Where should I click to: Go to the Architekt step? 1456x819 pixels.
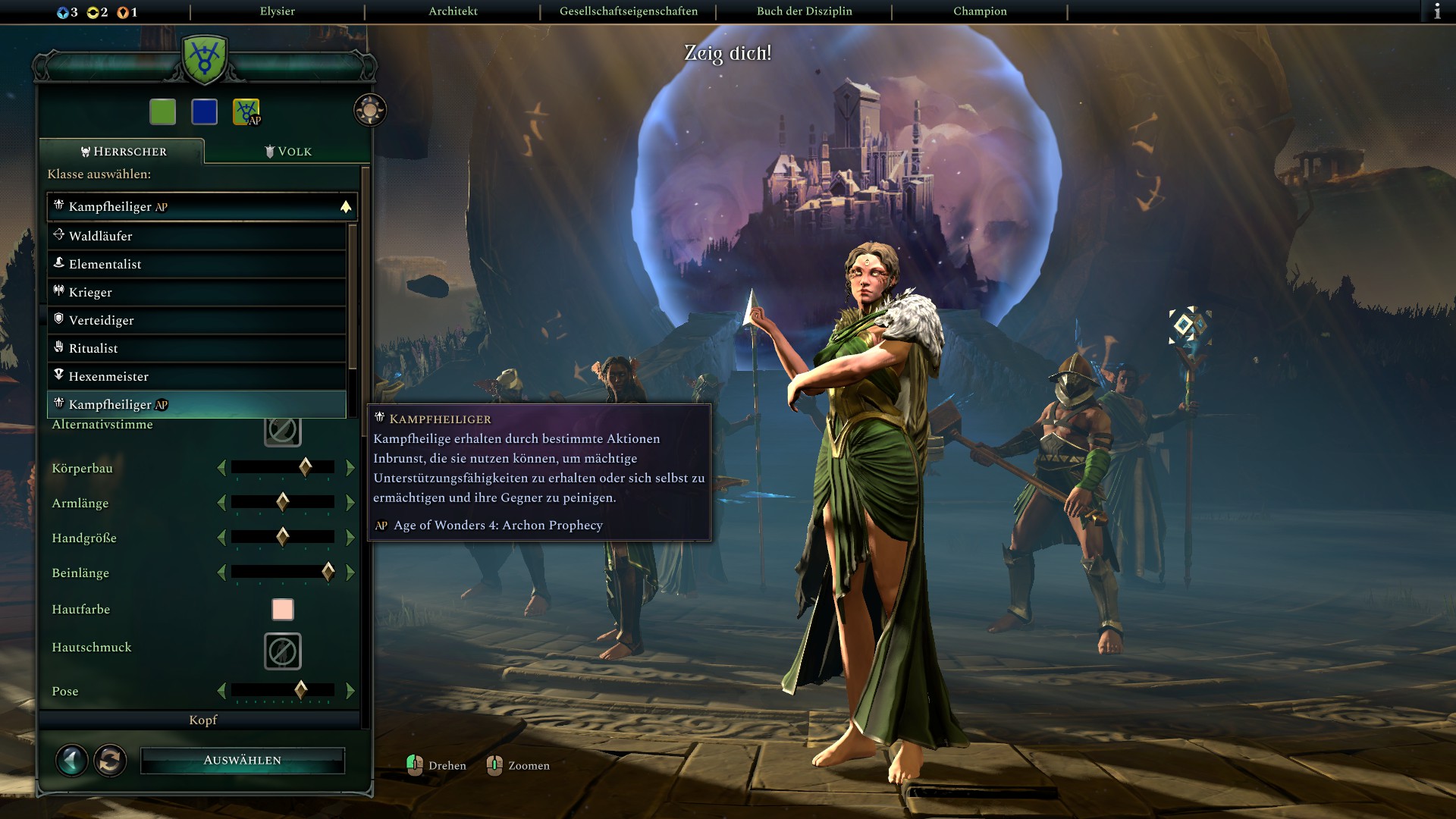coord(453,11)
